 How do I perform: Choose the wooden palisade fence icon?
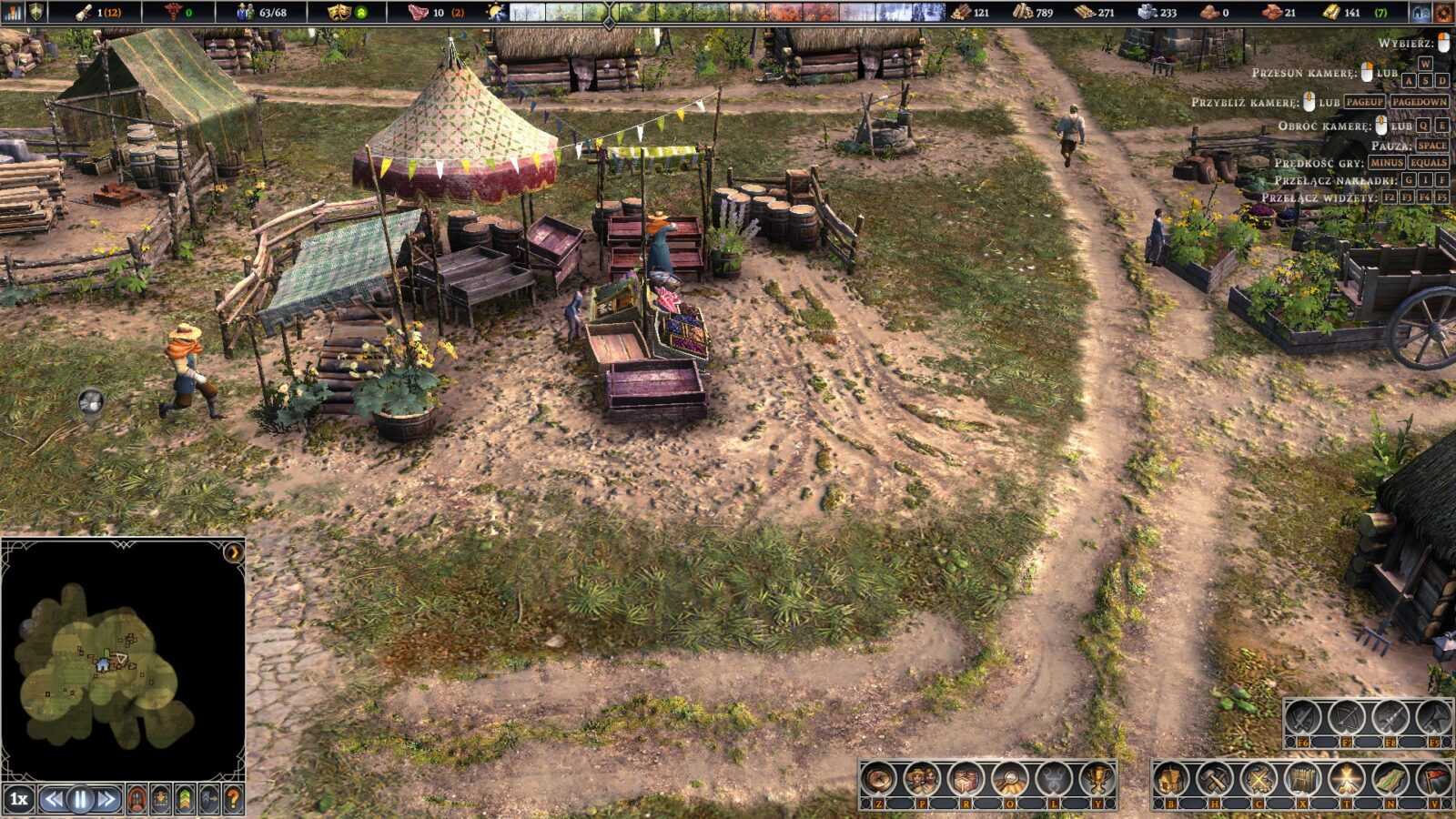[1302, 779]
